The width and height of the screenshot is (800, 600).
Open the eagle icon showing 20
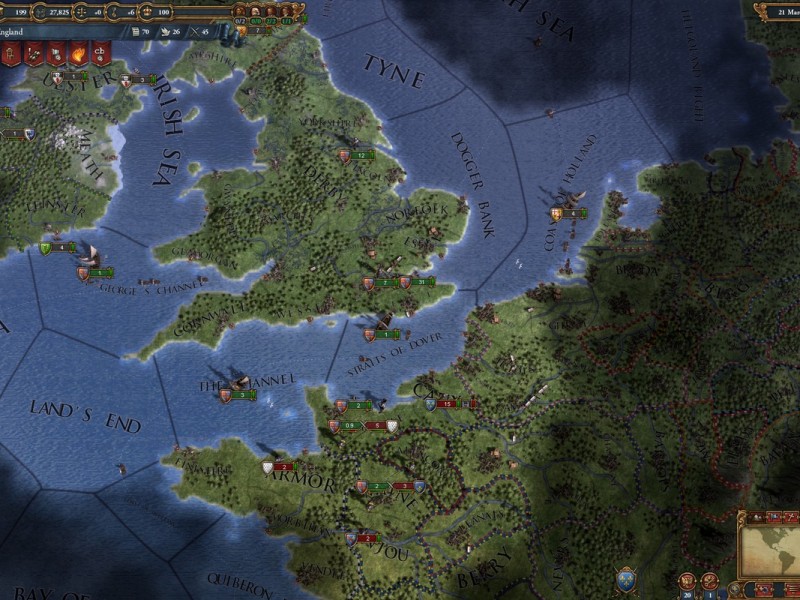tap(687, 581)
